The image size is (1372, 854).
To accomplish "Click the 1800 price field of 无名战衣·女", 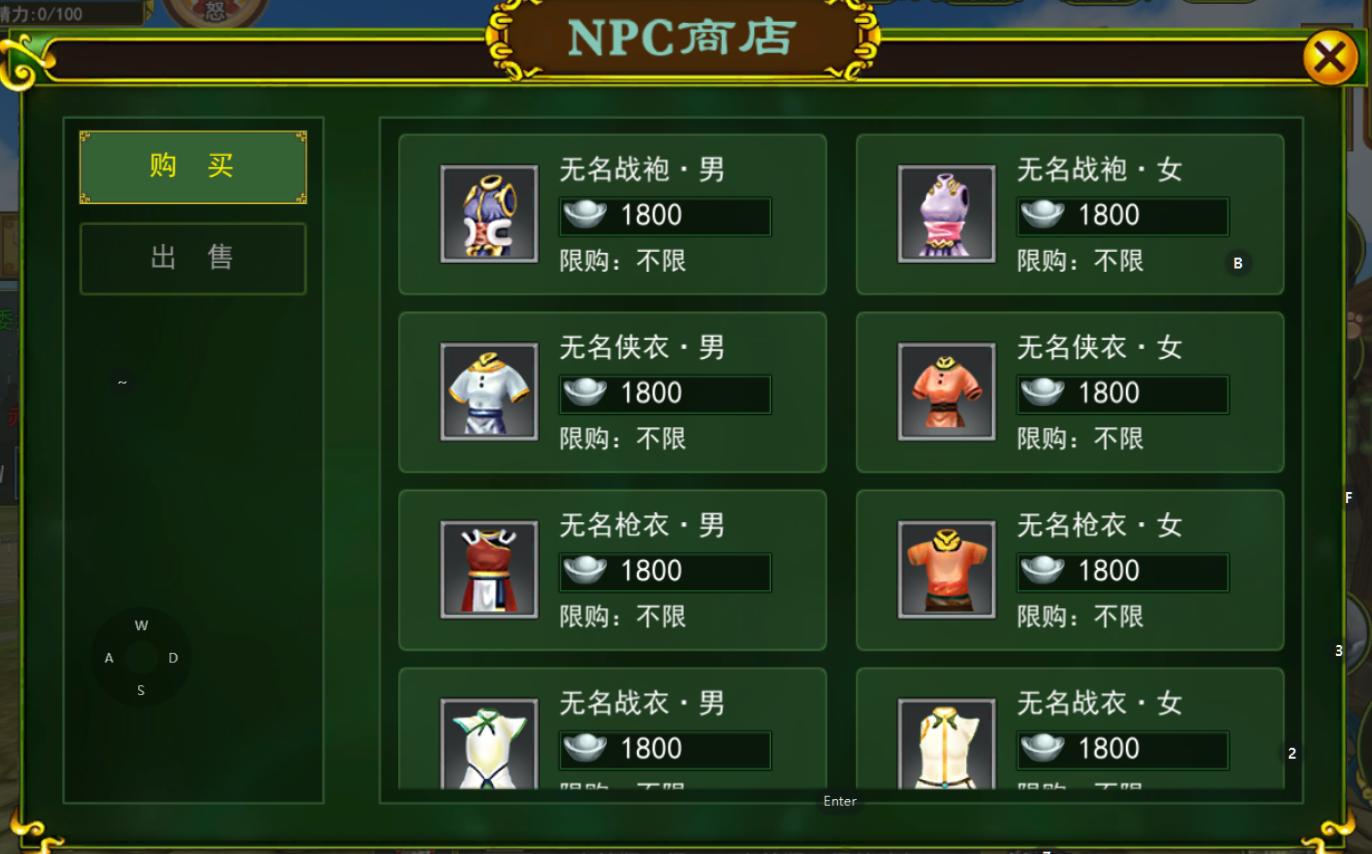I will 1121,749.
